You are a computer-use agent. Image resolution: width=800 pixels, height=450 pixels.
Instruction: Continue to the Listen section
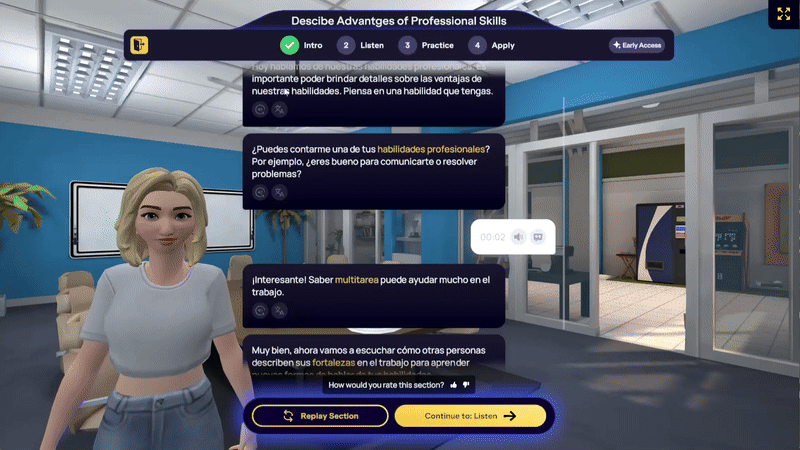coord(470,416)
